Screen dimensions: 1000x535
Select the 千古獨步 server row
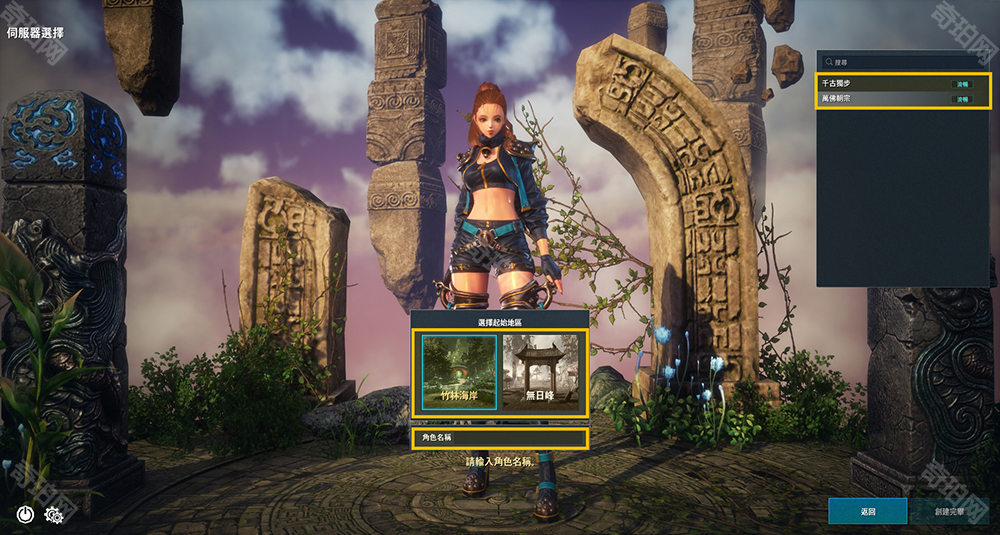(903, 84)
